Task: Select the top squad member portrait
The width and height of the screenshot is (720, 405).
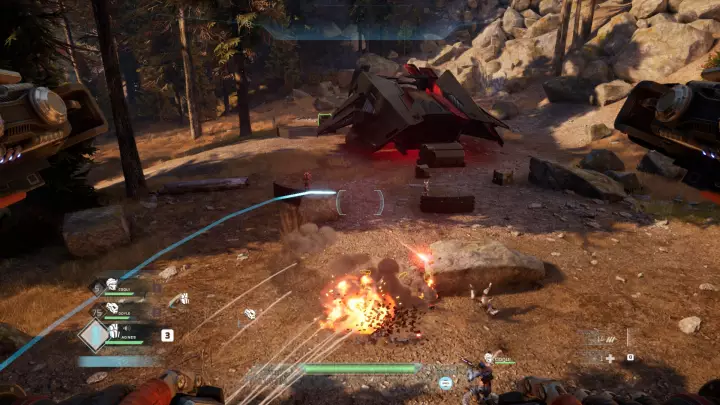Action: tap(113, 284)
